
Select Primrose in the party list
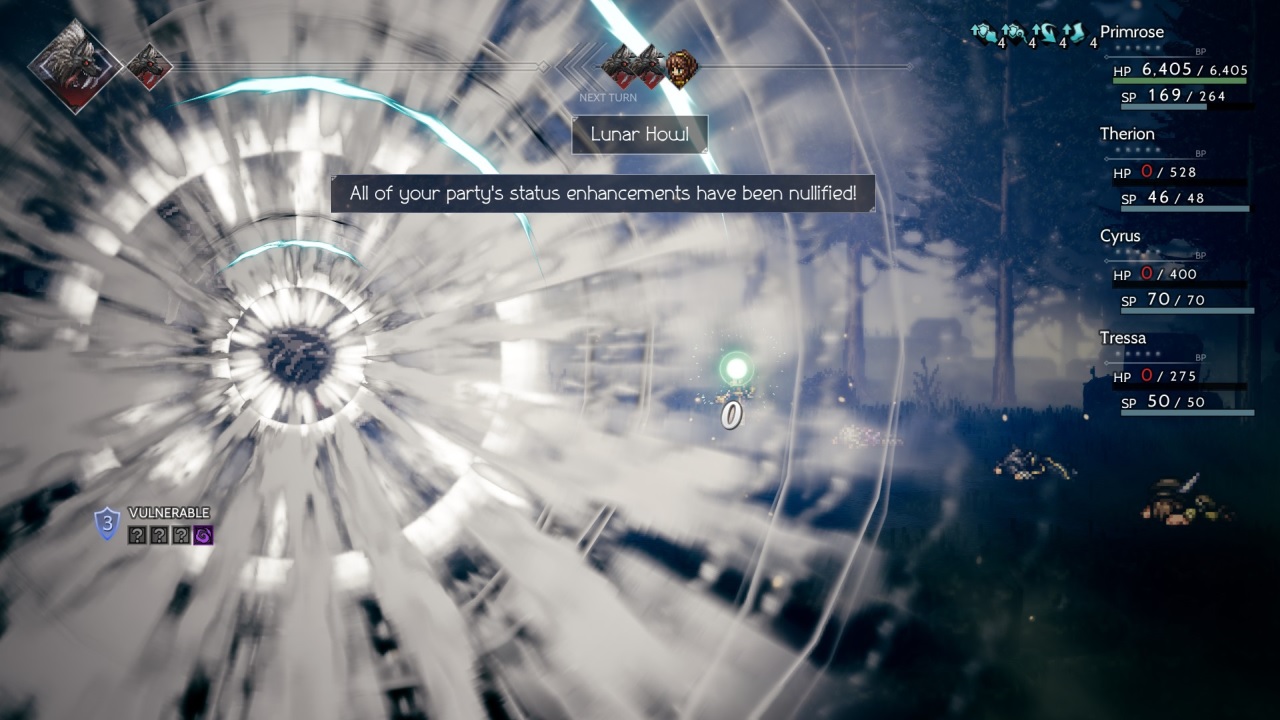click(x=1131, y=32)
